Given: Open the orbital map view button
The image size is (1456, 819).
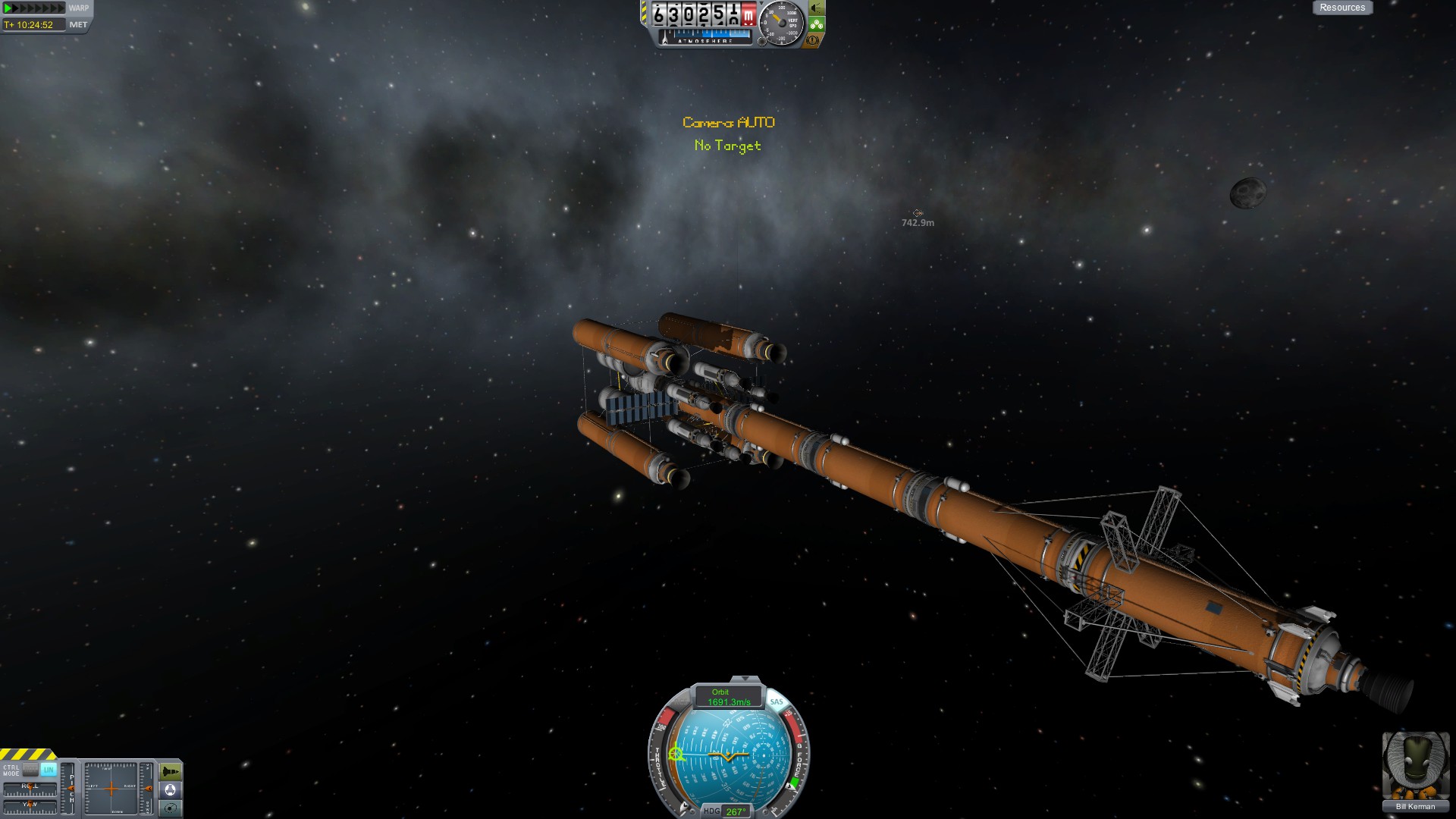Looking at the screenshot, I should point(171,808).
